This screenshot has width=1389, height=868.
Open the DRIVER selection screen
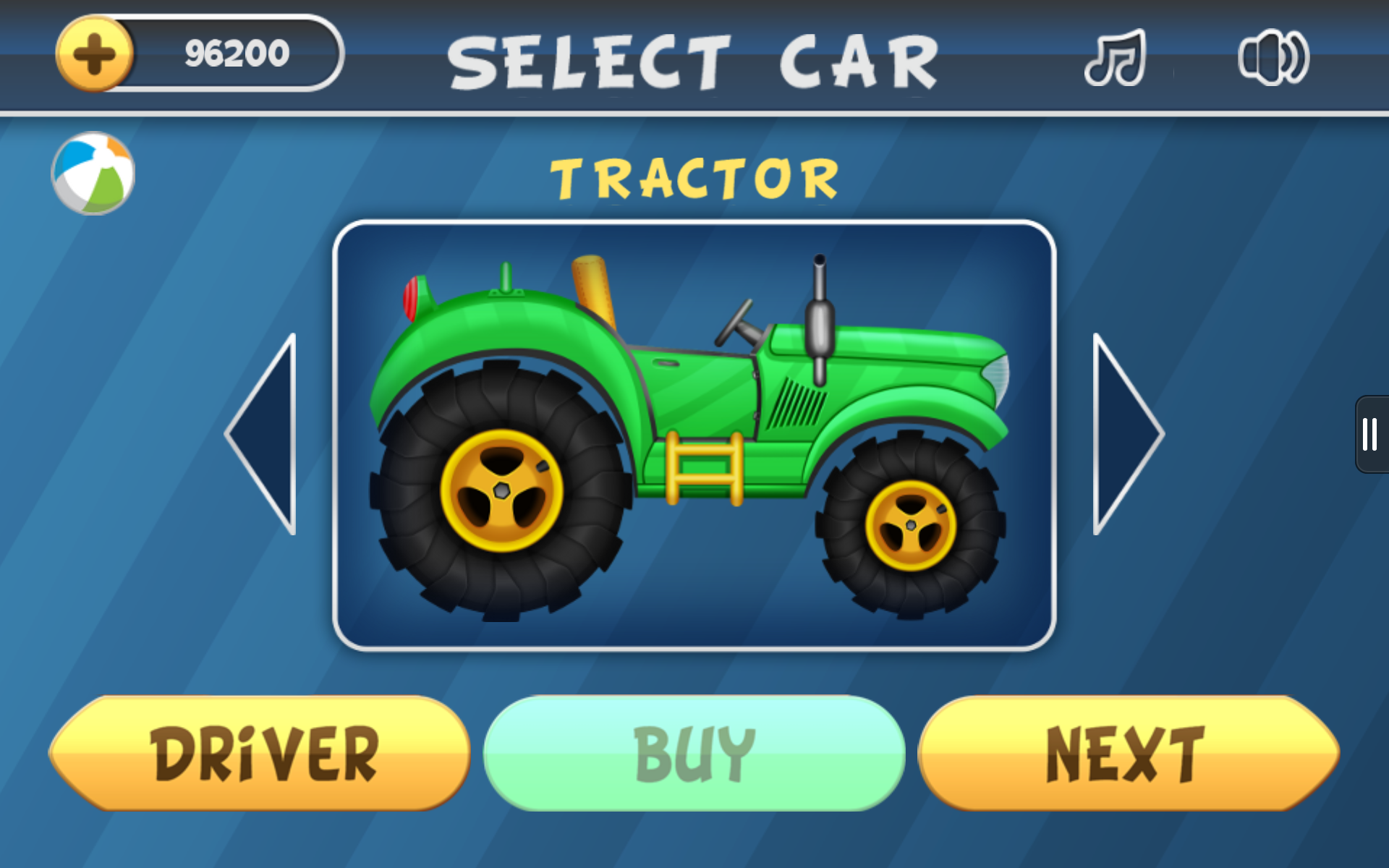[x=264, y=754]
